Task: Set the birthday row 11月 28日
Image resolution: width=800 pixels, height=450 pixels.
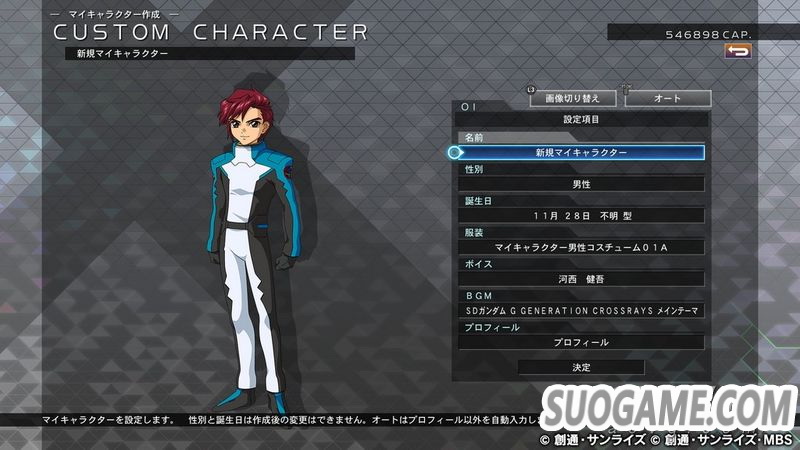Action: 581,215
